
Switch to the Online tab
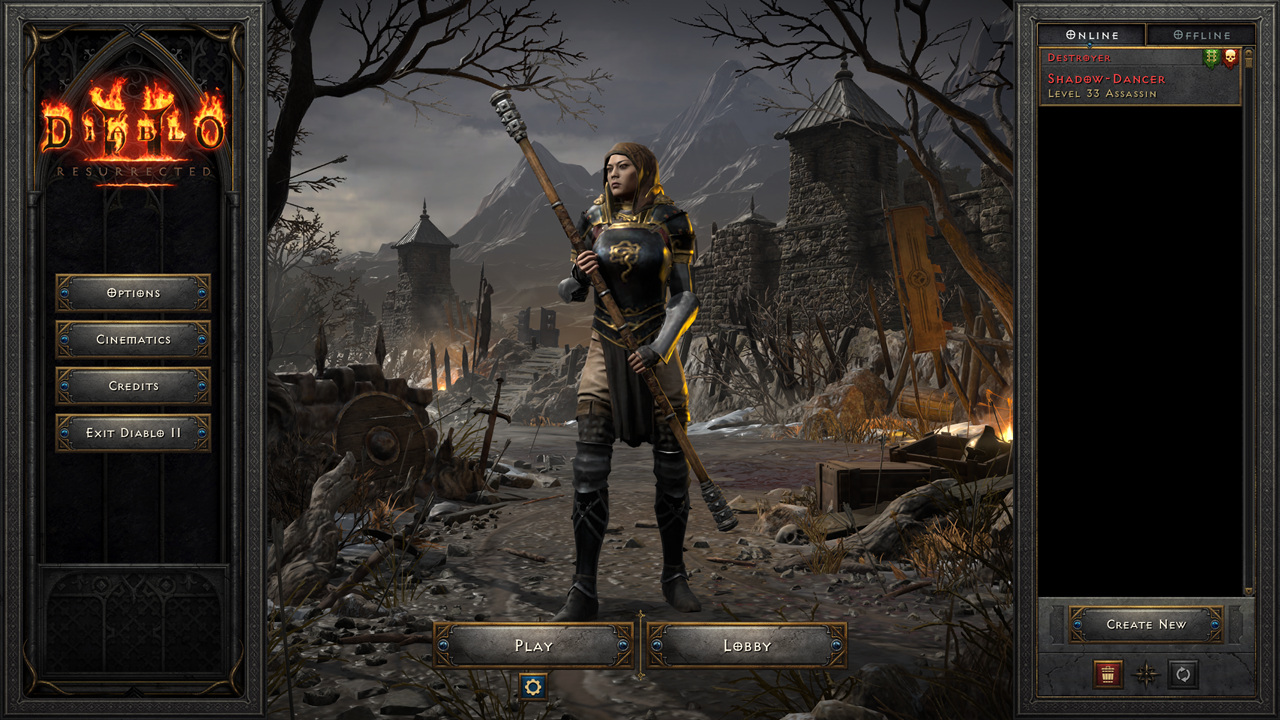tap(1095, 35)
